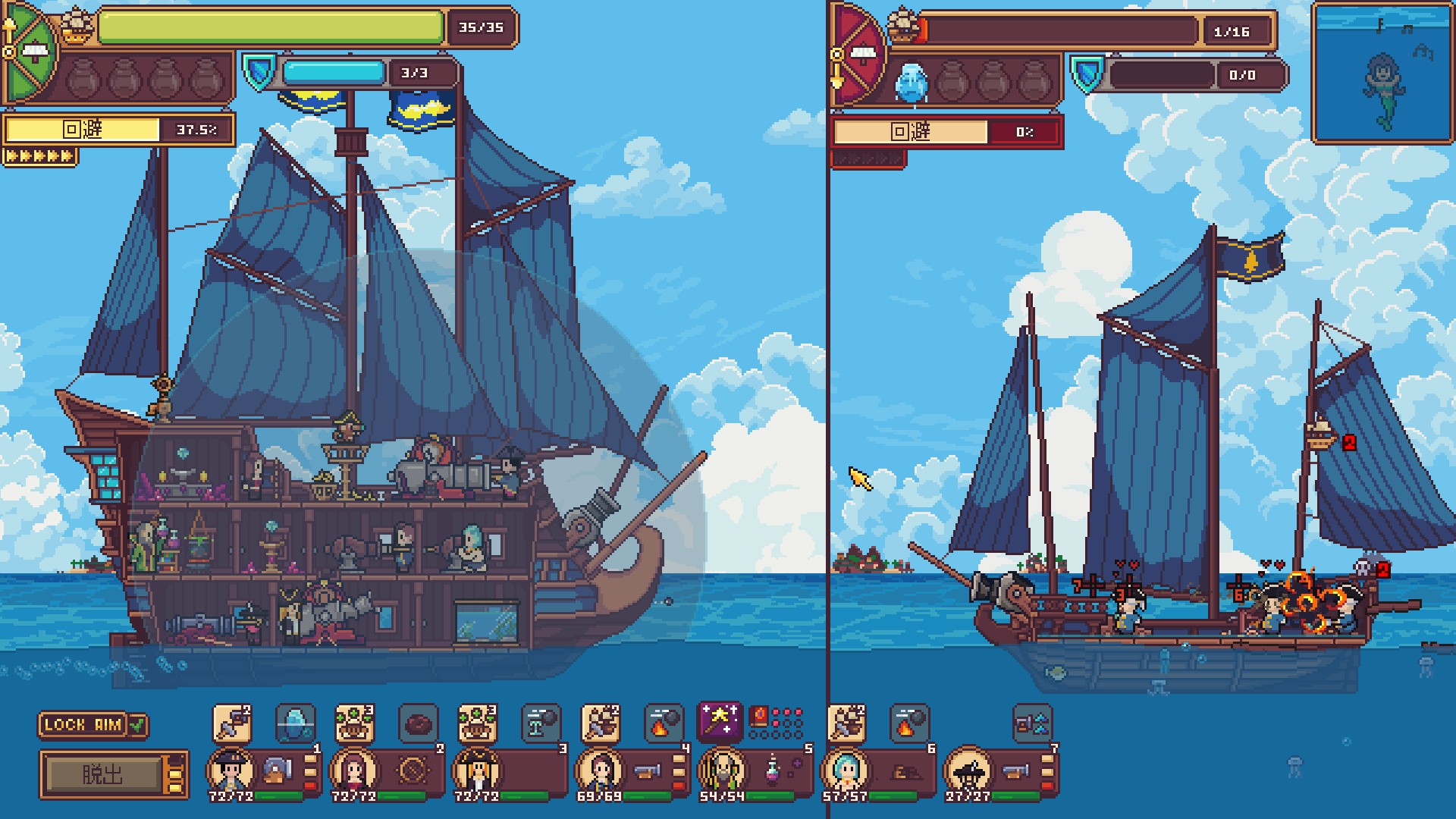Select the black-hat crew member 7
Screen dimensions: 1456x819
(x=968, y=769)
